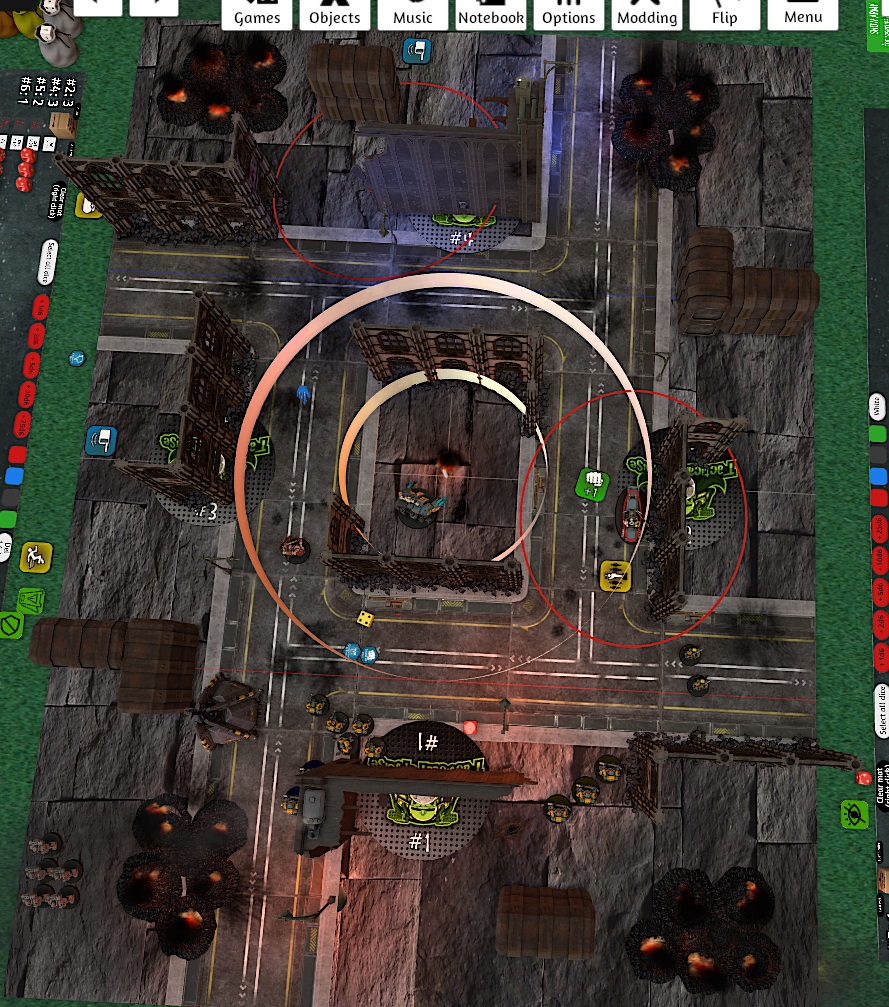Select the White button on the dice mat
The height and width of the screenshot is (1007, 889).
coord(877,407)
